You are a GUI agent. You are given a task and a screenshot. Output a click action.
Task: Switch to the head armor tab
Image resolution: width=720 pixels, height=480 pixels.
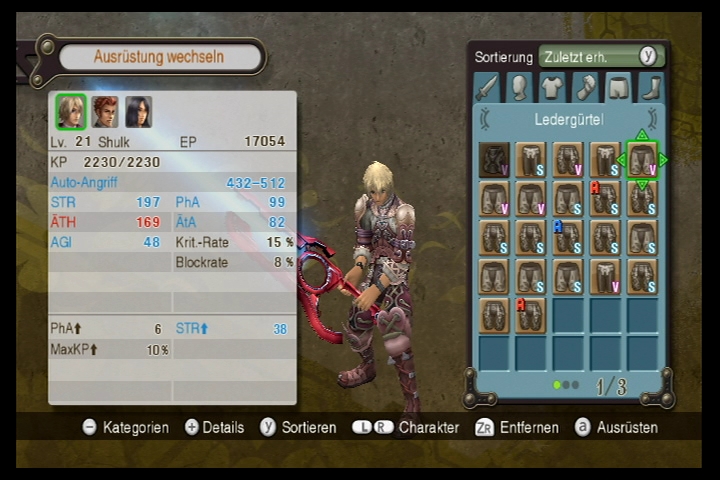tap(519, 88)
